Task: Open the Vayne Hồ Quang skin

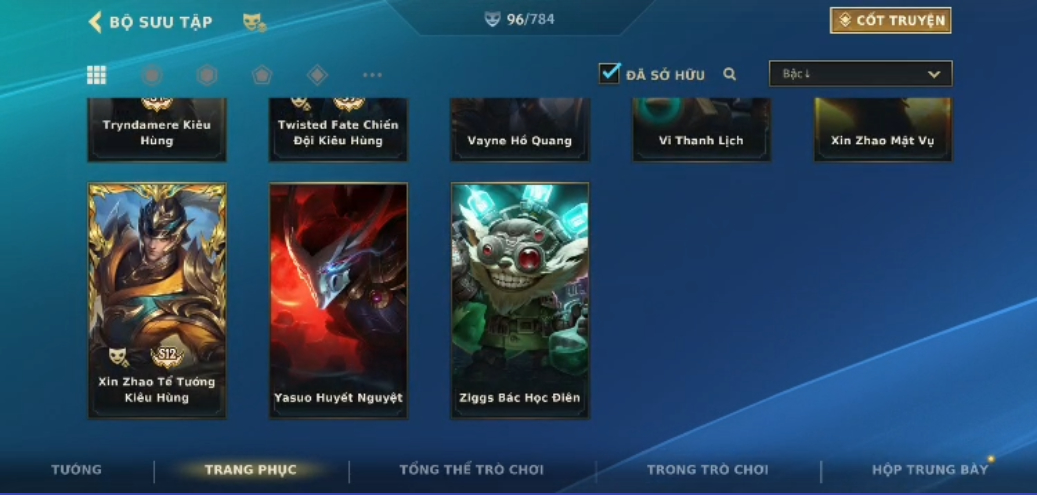Action: pyautogui.click(x=520, y=130)
